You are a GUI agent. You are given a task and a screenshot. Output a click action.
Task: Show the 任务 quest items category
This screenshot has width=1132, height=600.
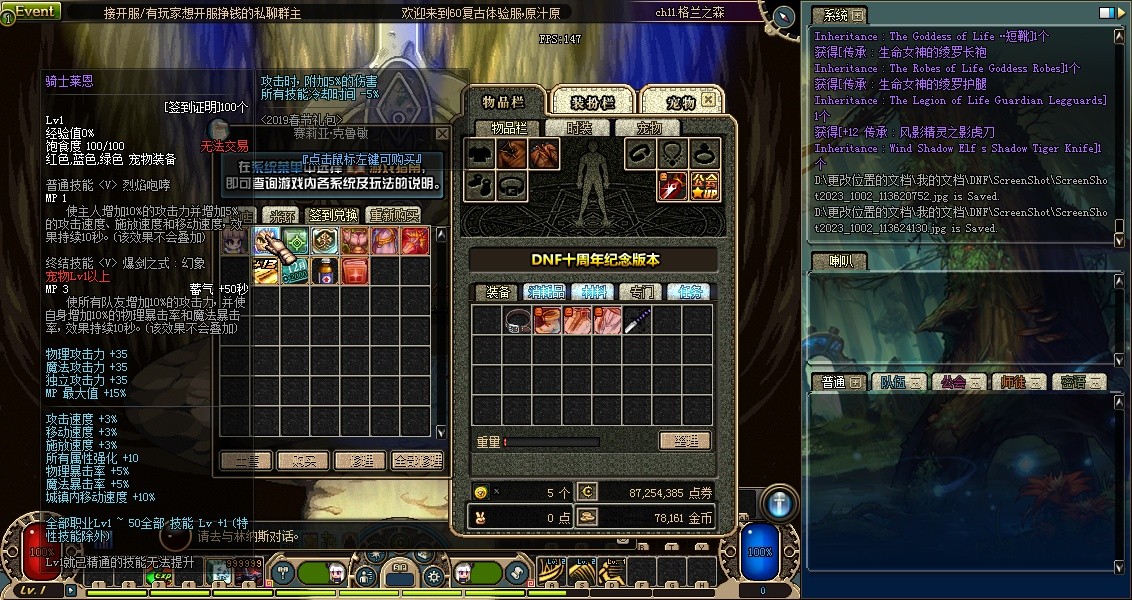689,292
